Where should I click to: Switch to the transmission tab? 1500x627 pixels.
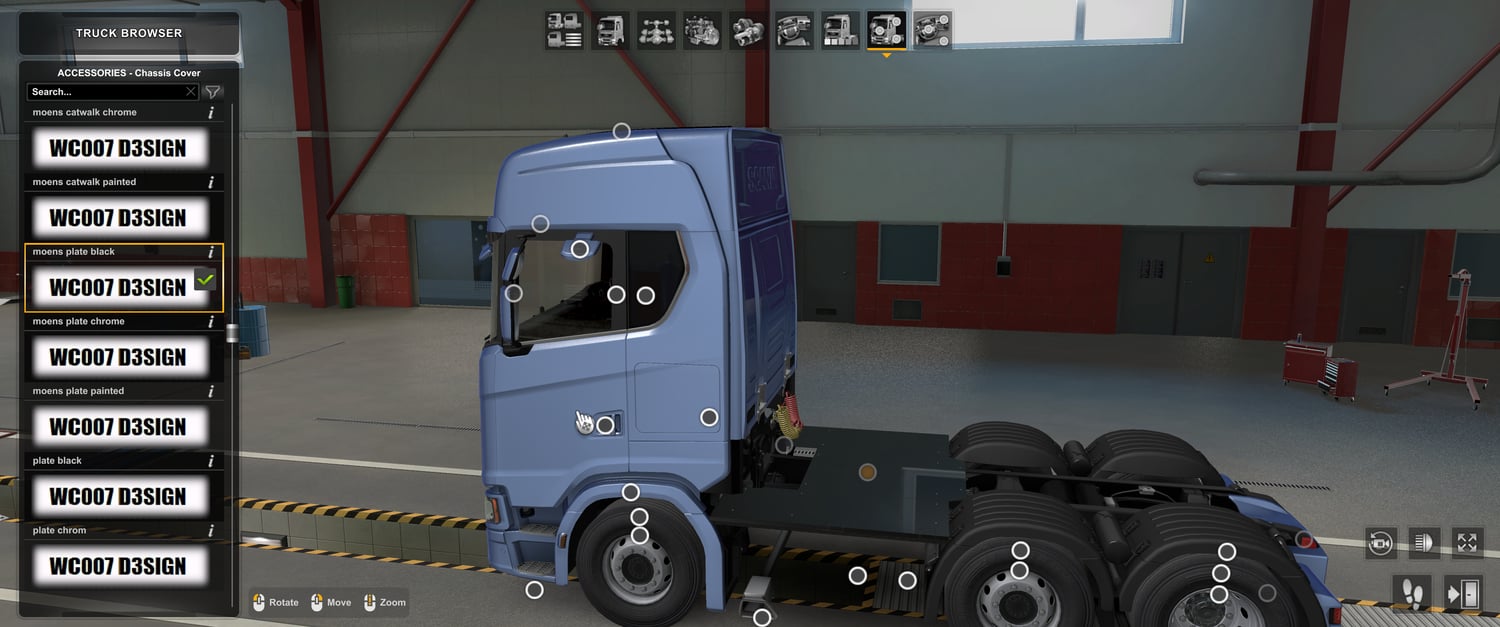(748, 31)
